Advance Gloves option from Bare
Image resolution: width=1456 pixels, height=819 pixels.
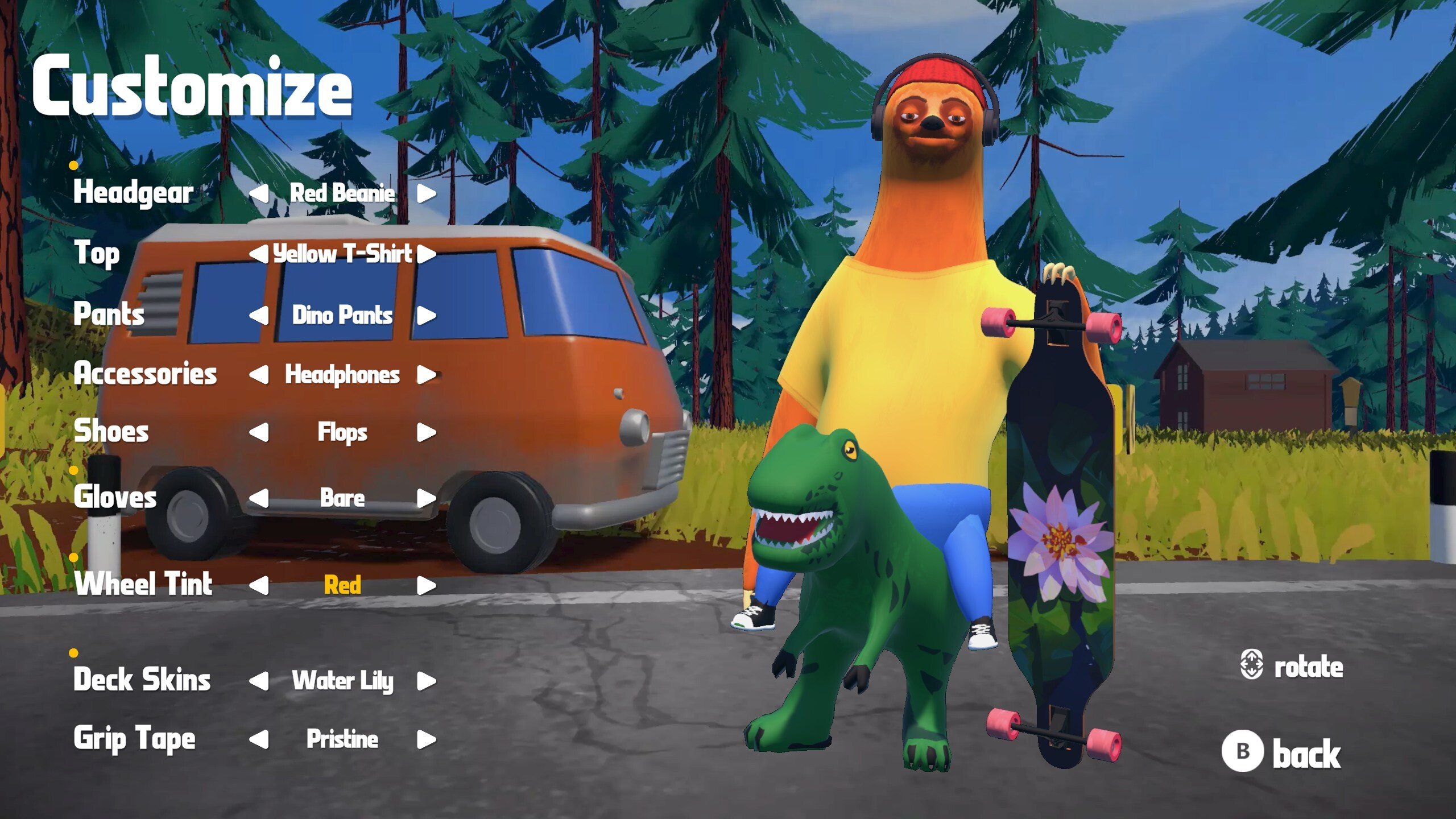click(426, 498)
